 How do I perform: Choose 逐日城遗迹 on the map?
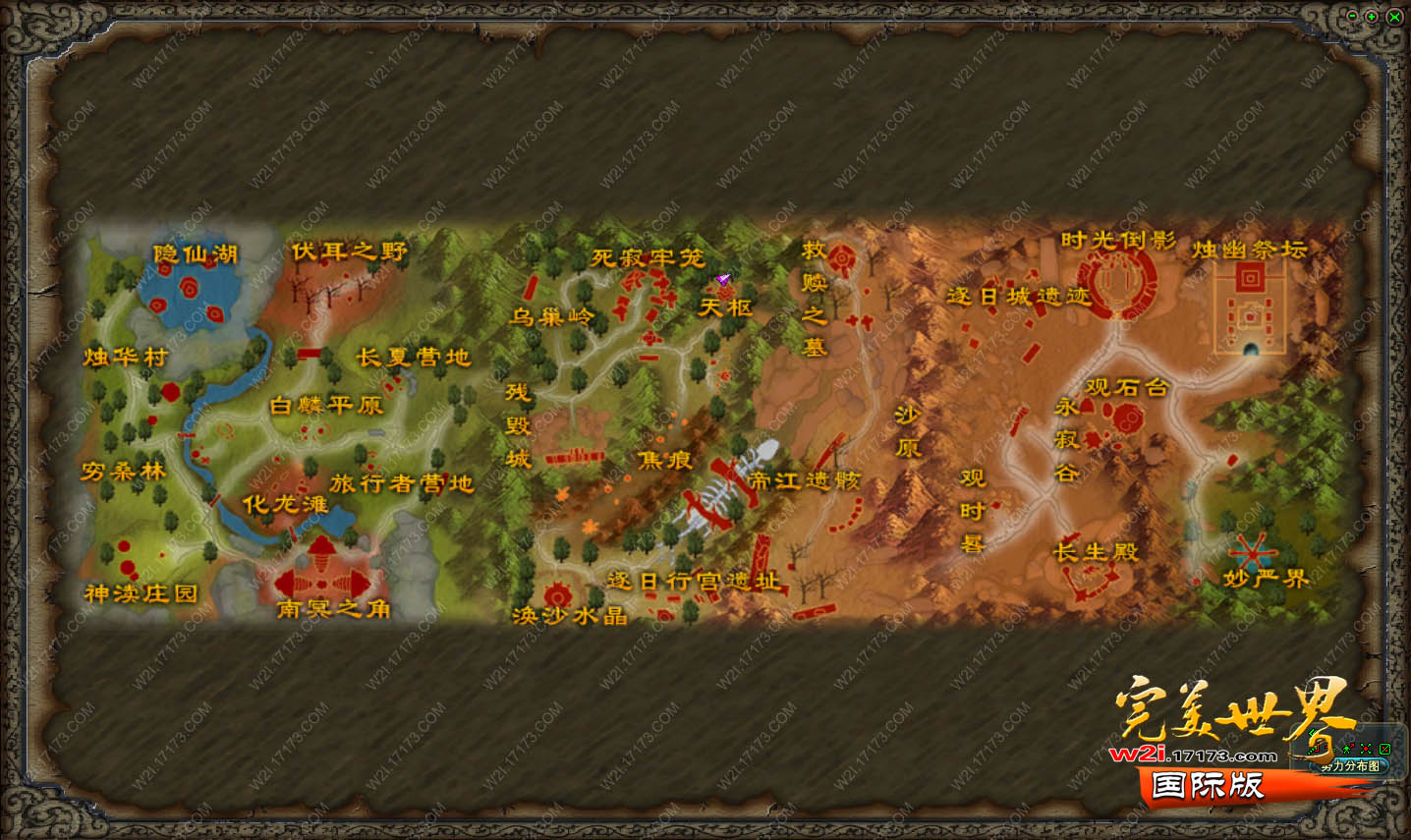pos(1018,295)
